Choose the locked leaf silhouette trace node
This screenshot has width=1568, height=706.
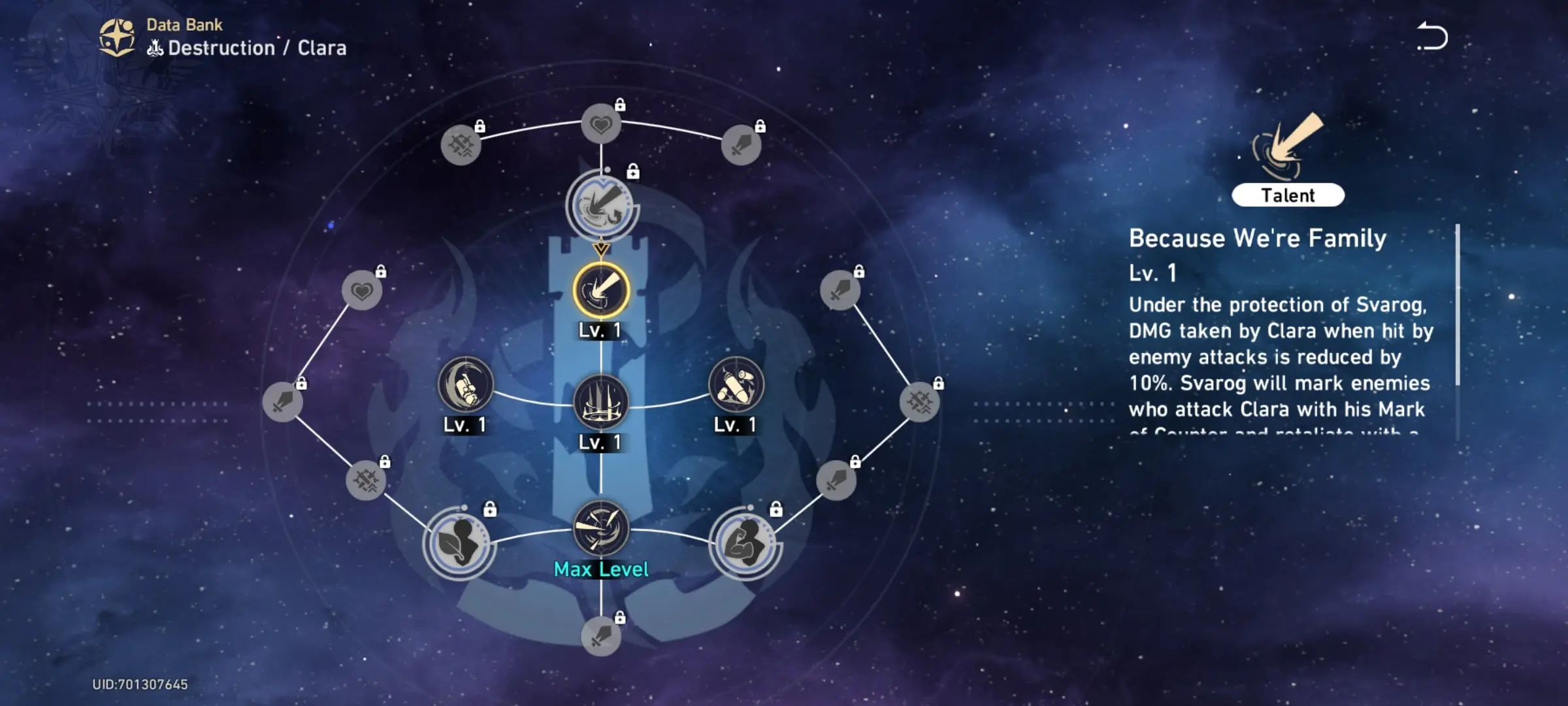tap(459, 543)
